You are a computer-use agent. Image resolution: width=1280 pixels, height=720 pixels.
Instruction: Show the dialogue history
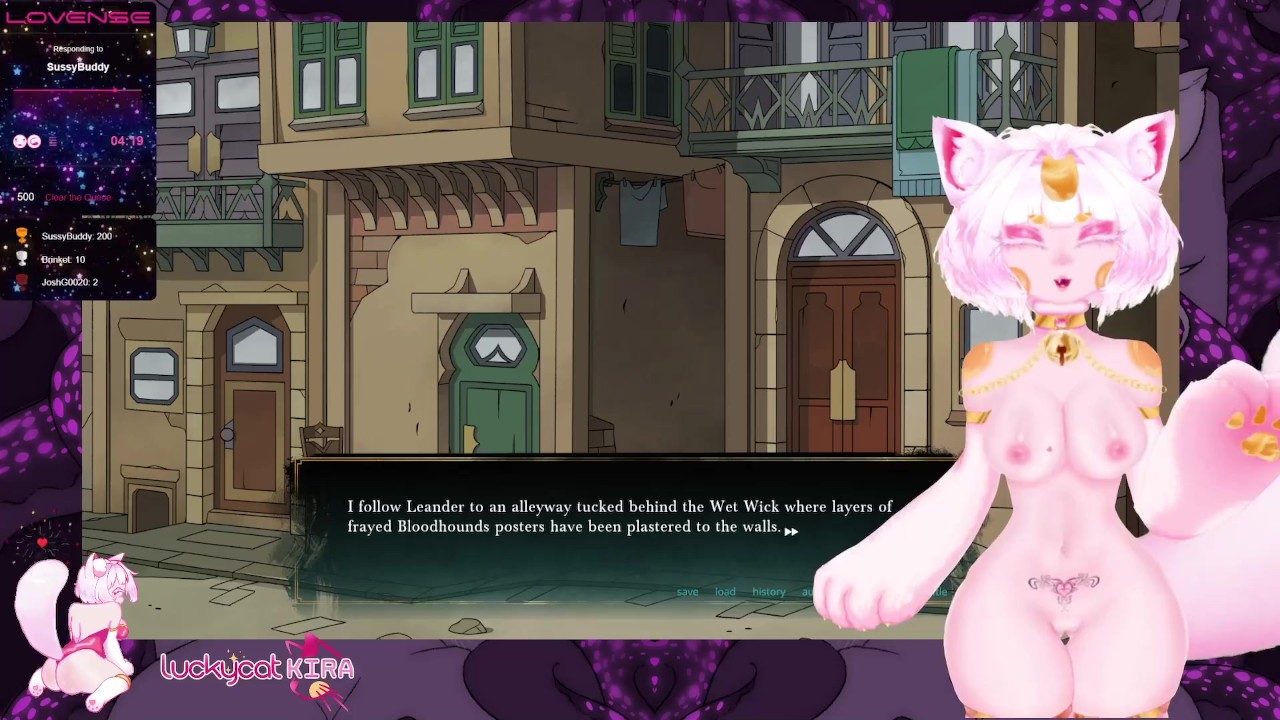click(768, 592)
